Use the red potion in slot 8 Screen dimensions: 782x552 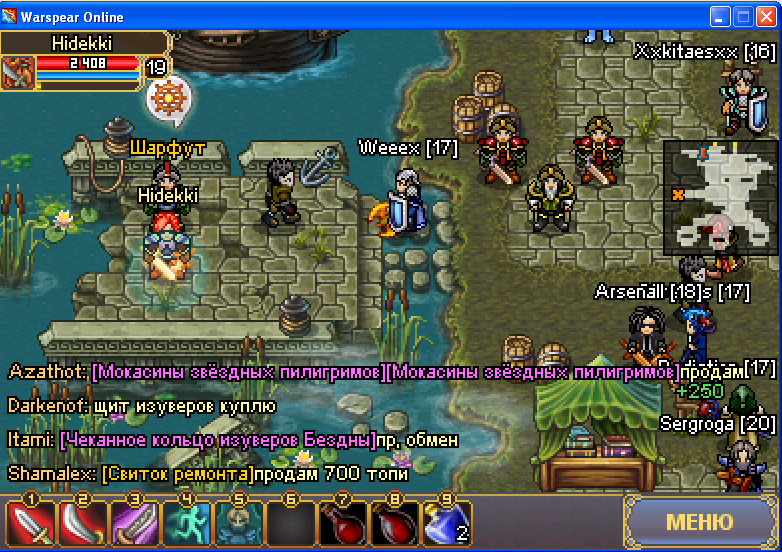point(395,523)
